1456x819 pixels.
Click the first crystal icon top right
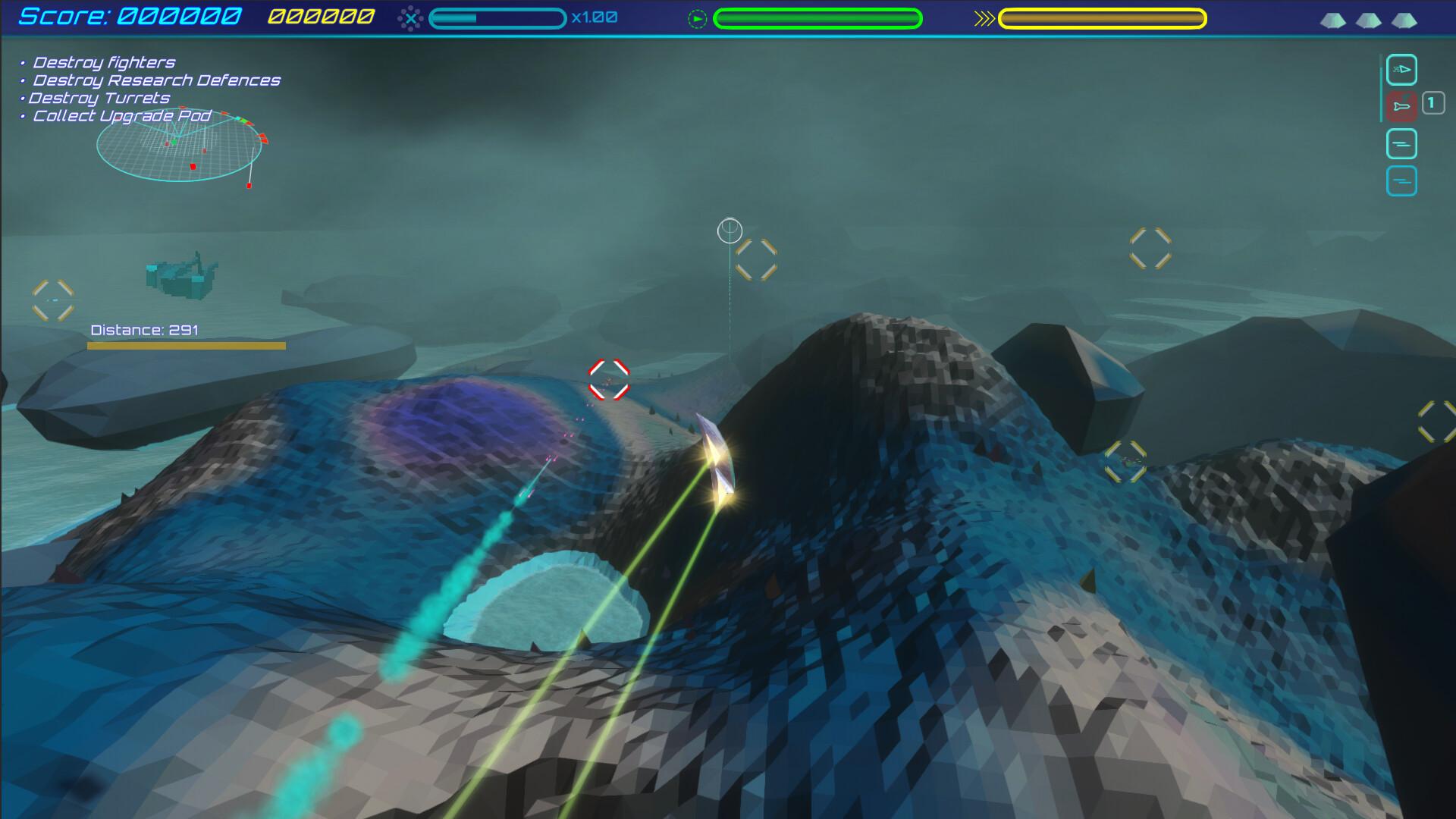[x=1335, y=20]
